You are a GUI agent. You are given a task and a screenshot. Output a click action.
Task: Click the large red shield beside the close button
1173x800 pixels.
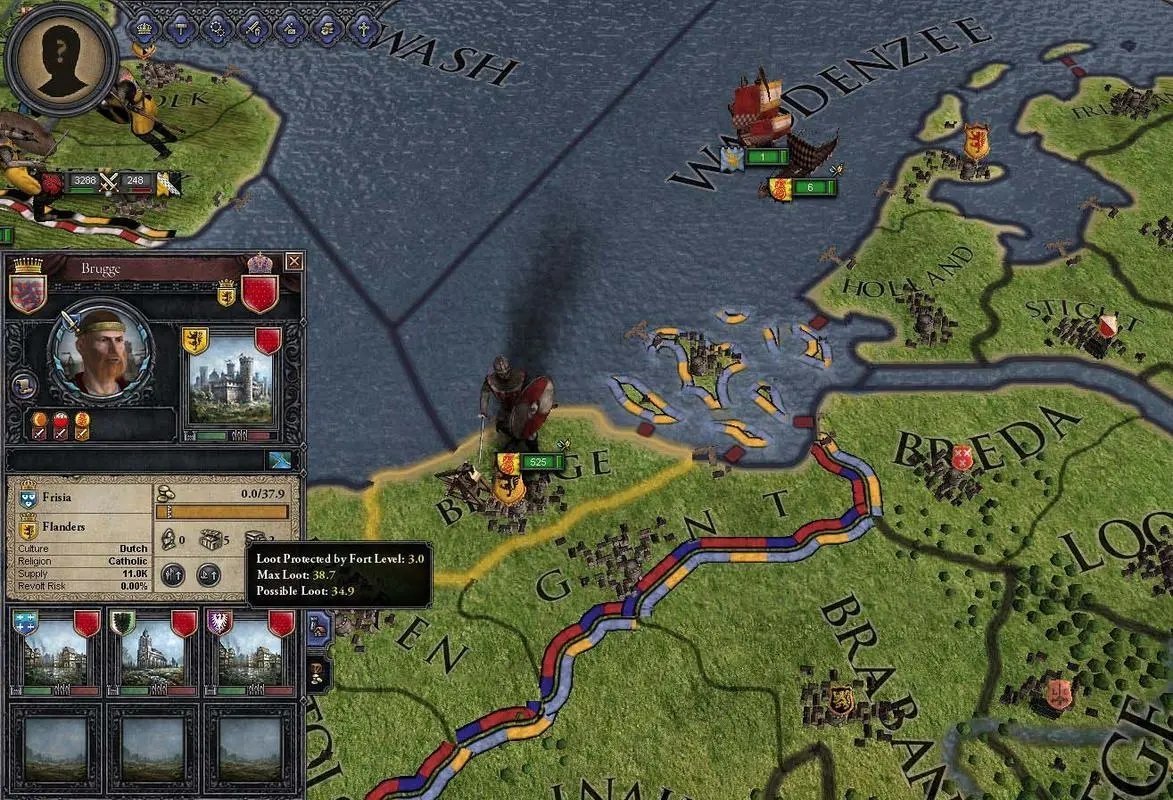pyautogui.click(x=261, y=292)
